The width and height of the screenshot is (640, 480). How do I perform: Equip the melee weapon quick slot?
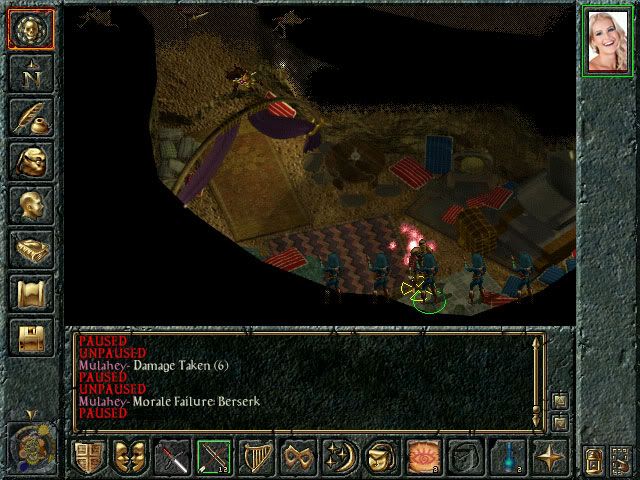click(x=172, y=458)
